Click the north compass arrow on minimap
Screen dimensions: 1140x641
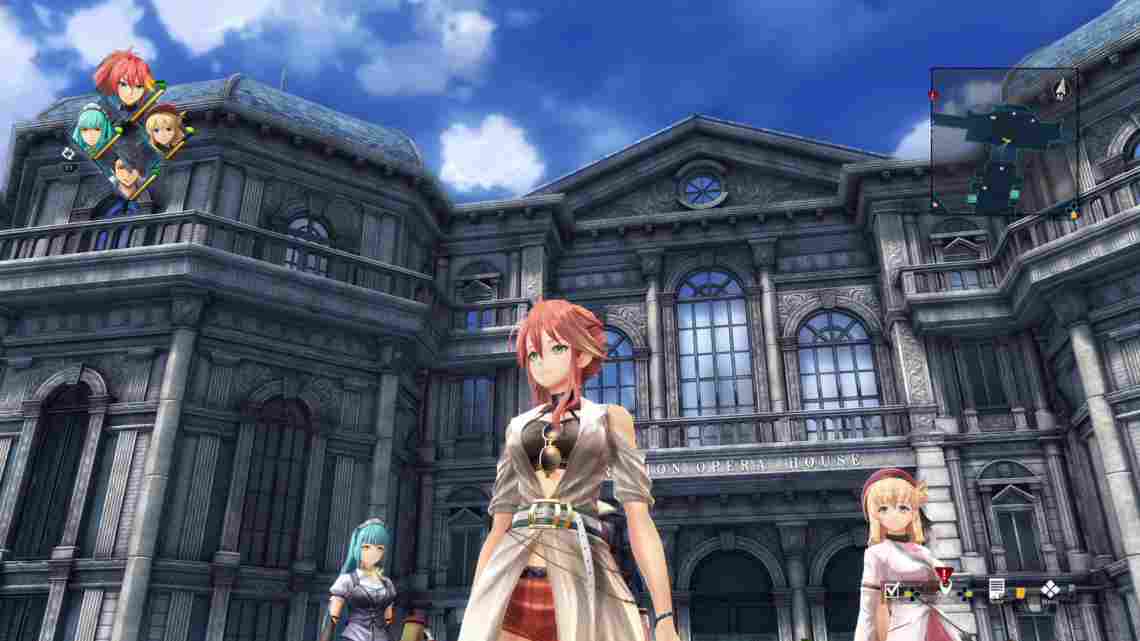1060,89
